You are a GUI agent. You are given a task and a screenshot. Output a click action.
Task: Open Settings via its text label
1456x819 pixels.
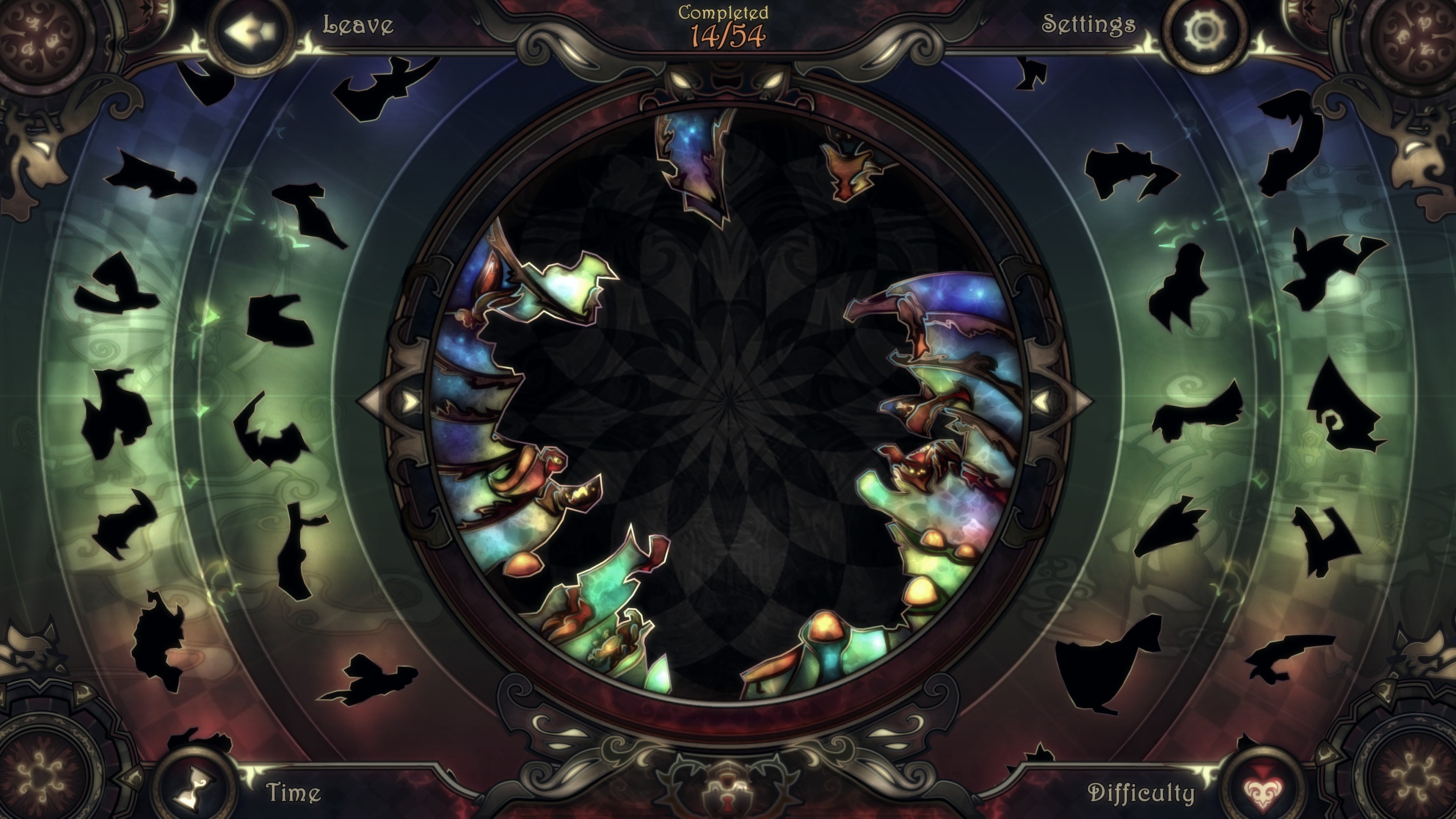pyautogui.click(x=1088, y=24)
